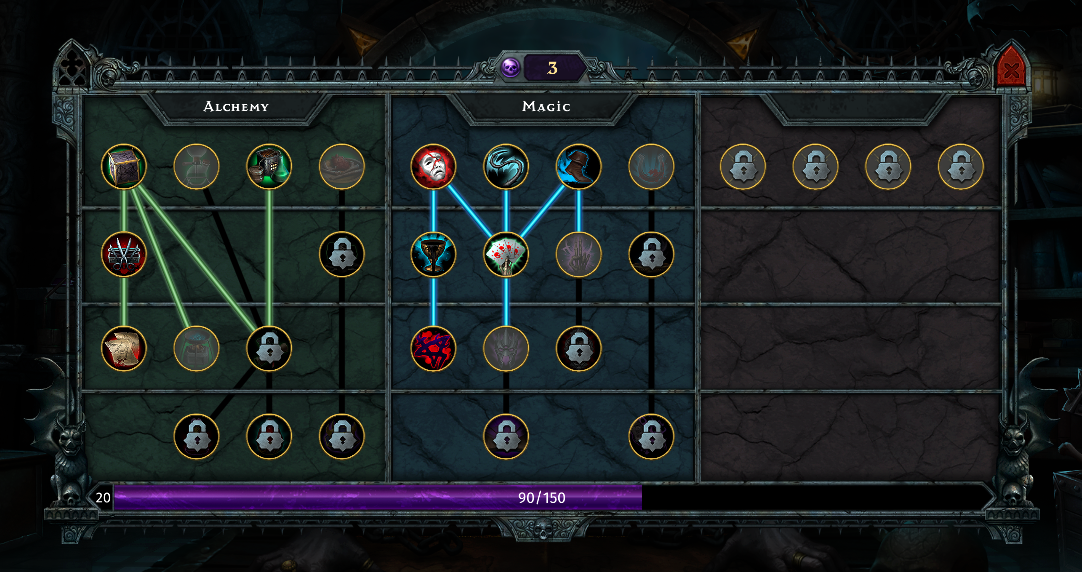Unlock the dimmed horseshoe Magic skill
The image size is (1082, 572).
[x=651, y=167]
